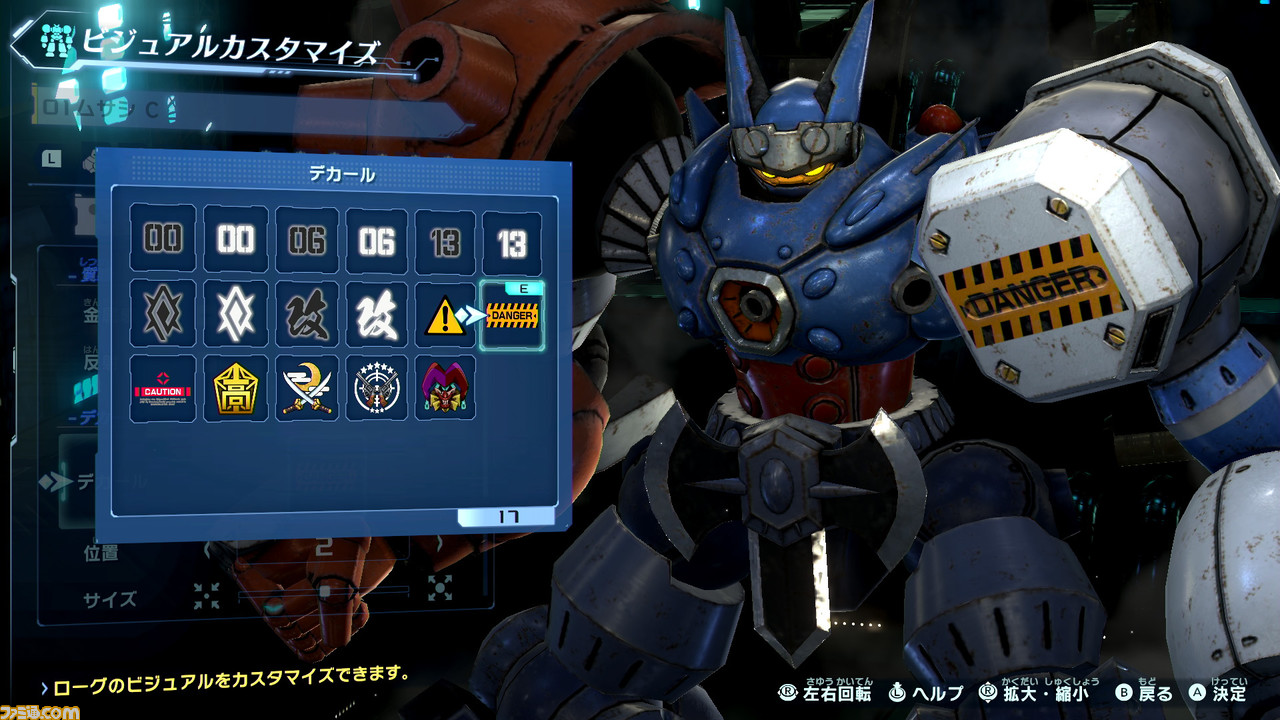The height and width of the screenshot is (720, 1280).
Task: Select the dark outlined 00 decal
Action: (163, 241)
